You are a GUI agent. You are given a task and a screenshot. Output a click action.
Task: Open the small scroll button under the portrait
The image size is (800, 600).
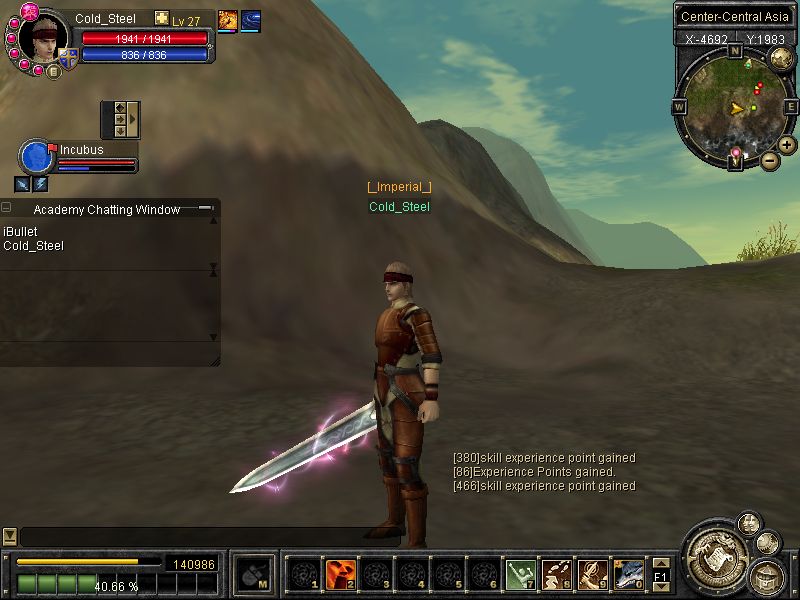click(x=53, y=71)
